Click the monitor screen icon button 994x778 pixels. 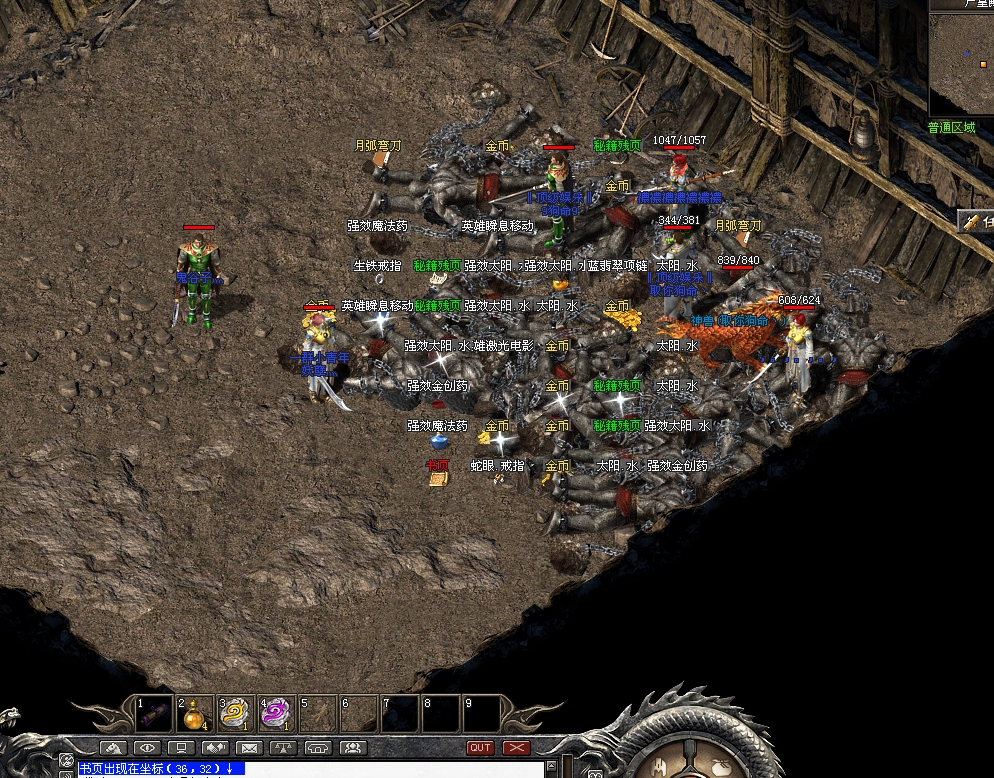pos(181,747)
